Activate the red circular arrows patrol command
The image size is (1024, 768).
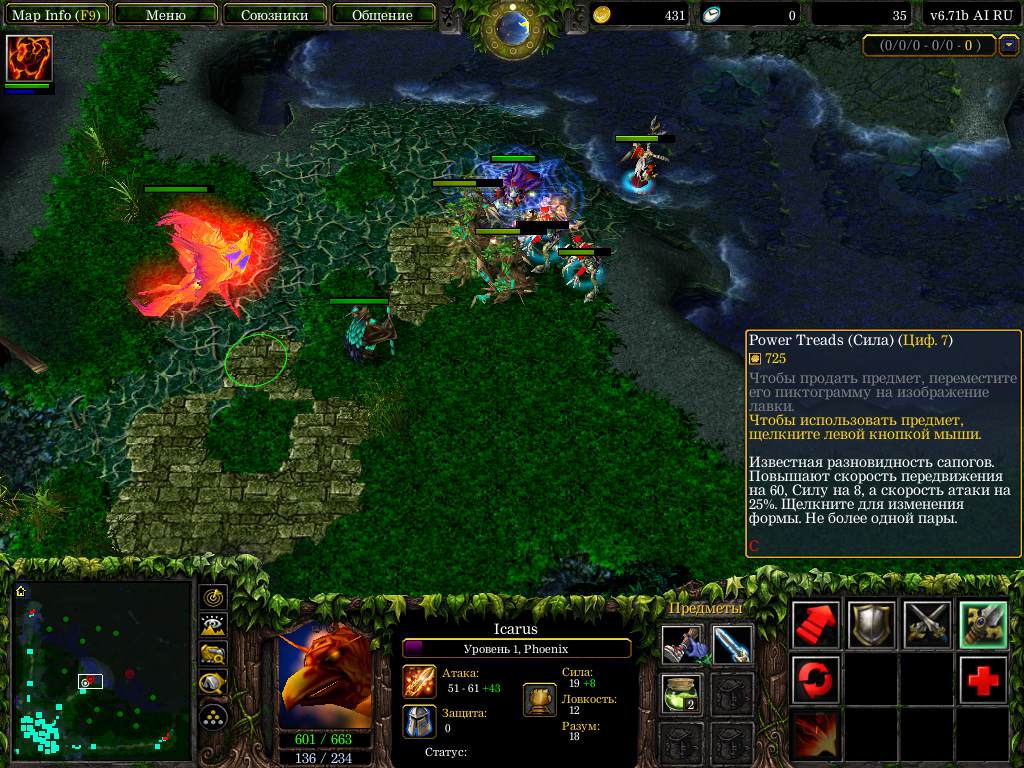pos(816,680)
